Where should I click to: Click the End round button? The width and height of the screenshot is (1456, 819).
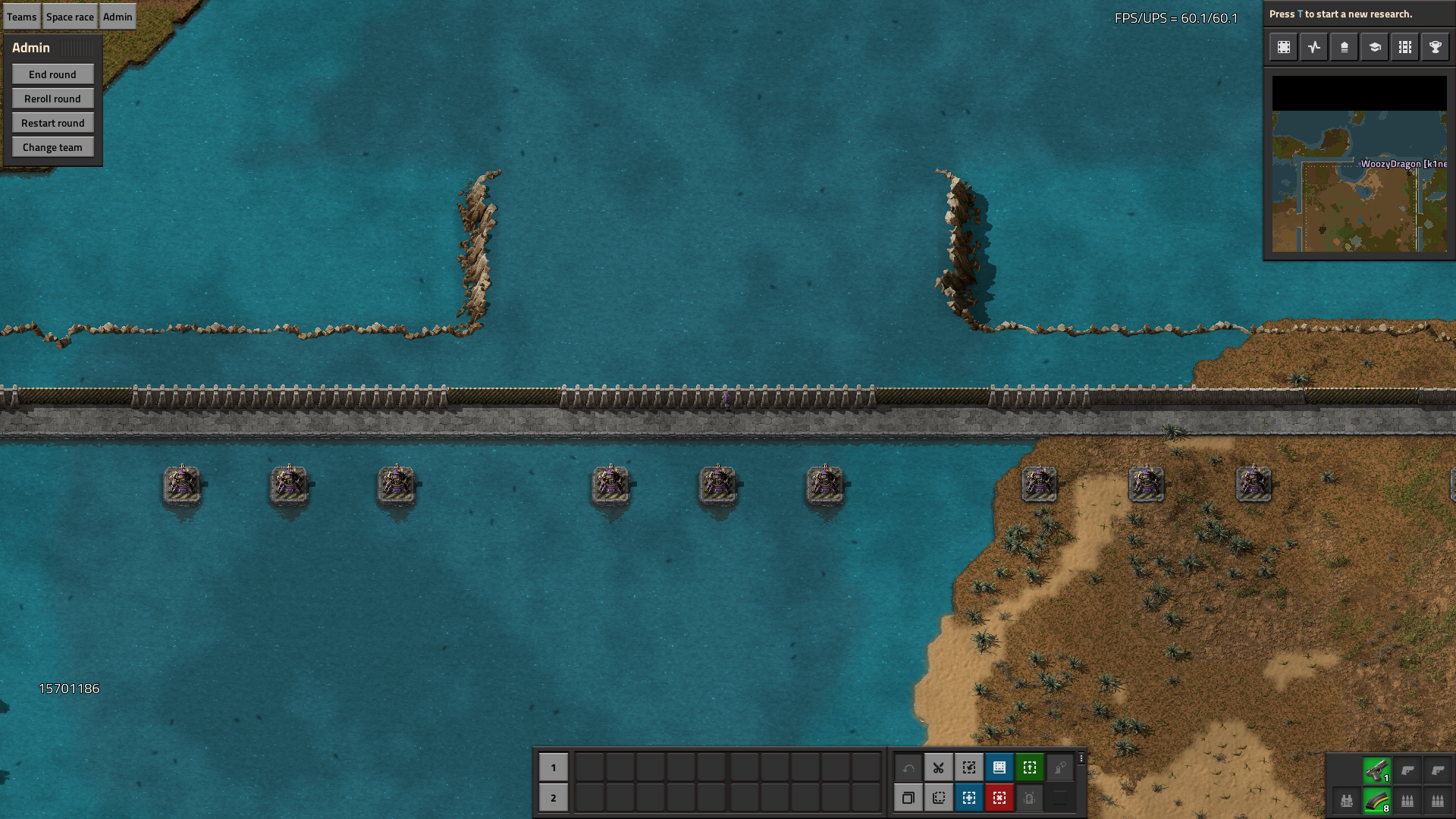pos(52,74)
